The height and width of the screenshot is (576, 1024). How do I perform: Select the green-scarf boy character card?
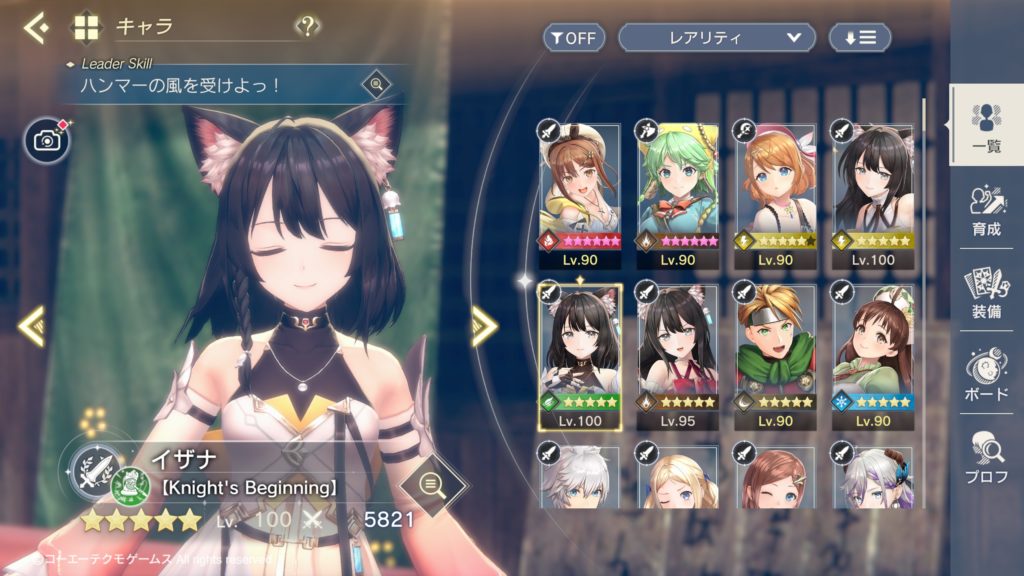coord(775,348)
